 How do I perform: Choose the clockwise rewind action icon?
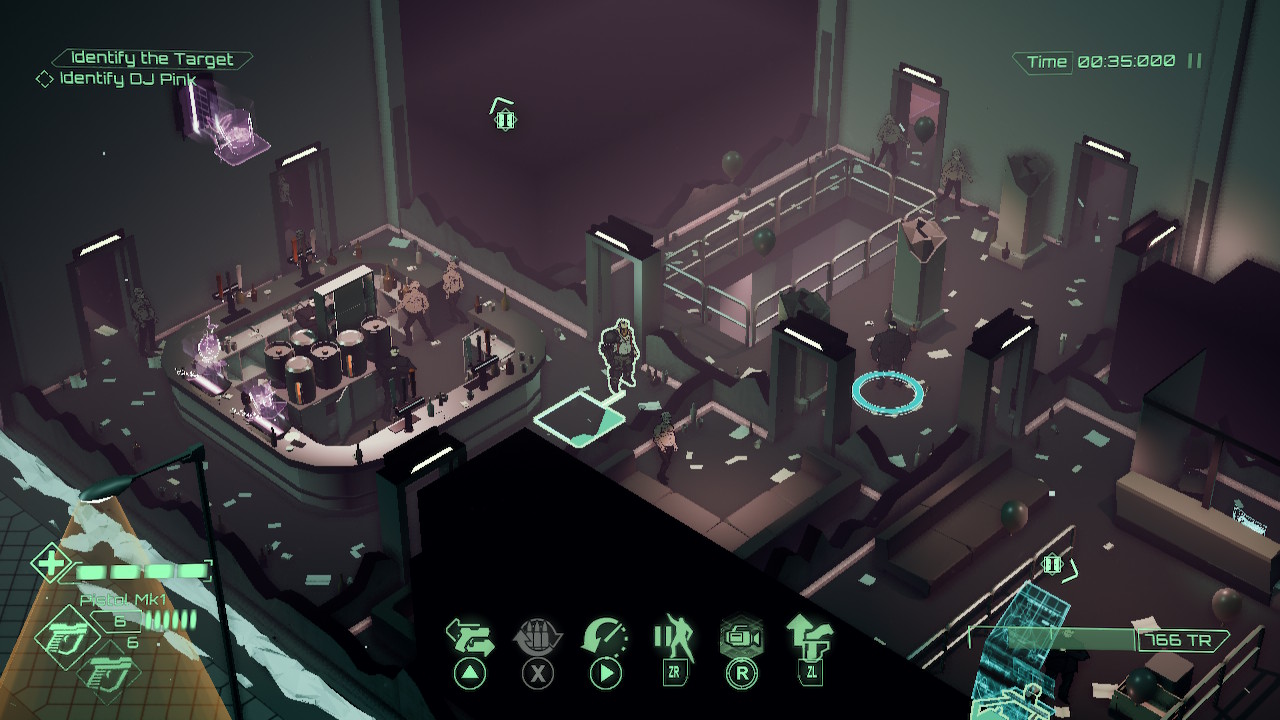coord(605,637)
